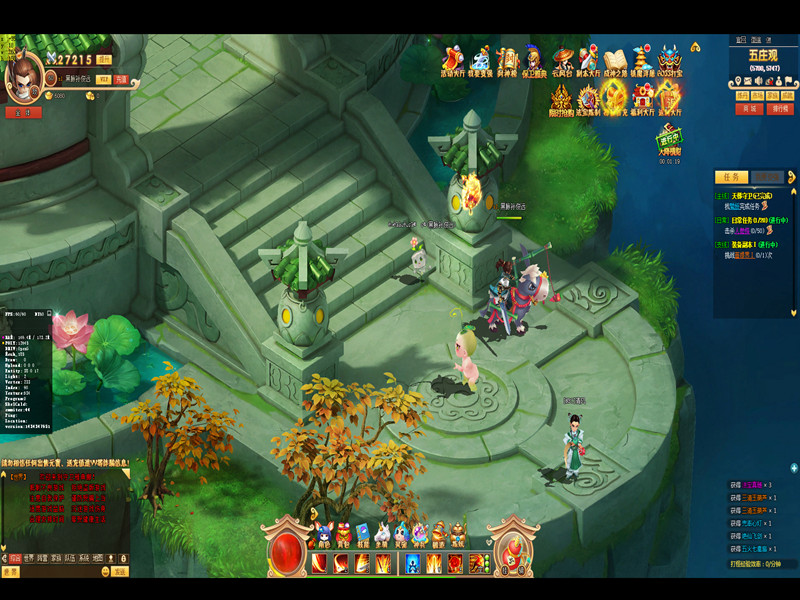Open the 福利大厅 welfare hall icon
Viewport: 800px width, 600px height.
(641, 98)
